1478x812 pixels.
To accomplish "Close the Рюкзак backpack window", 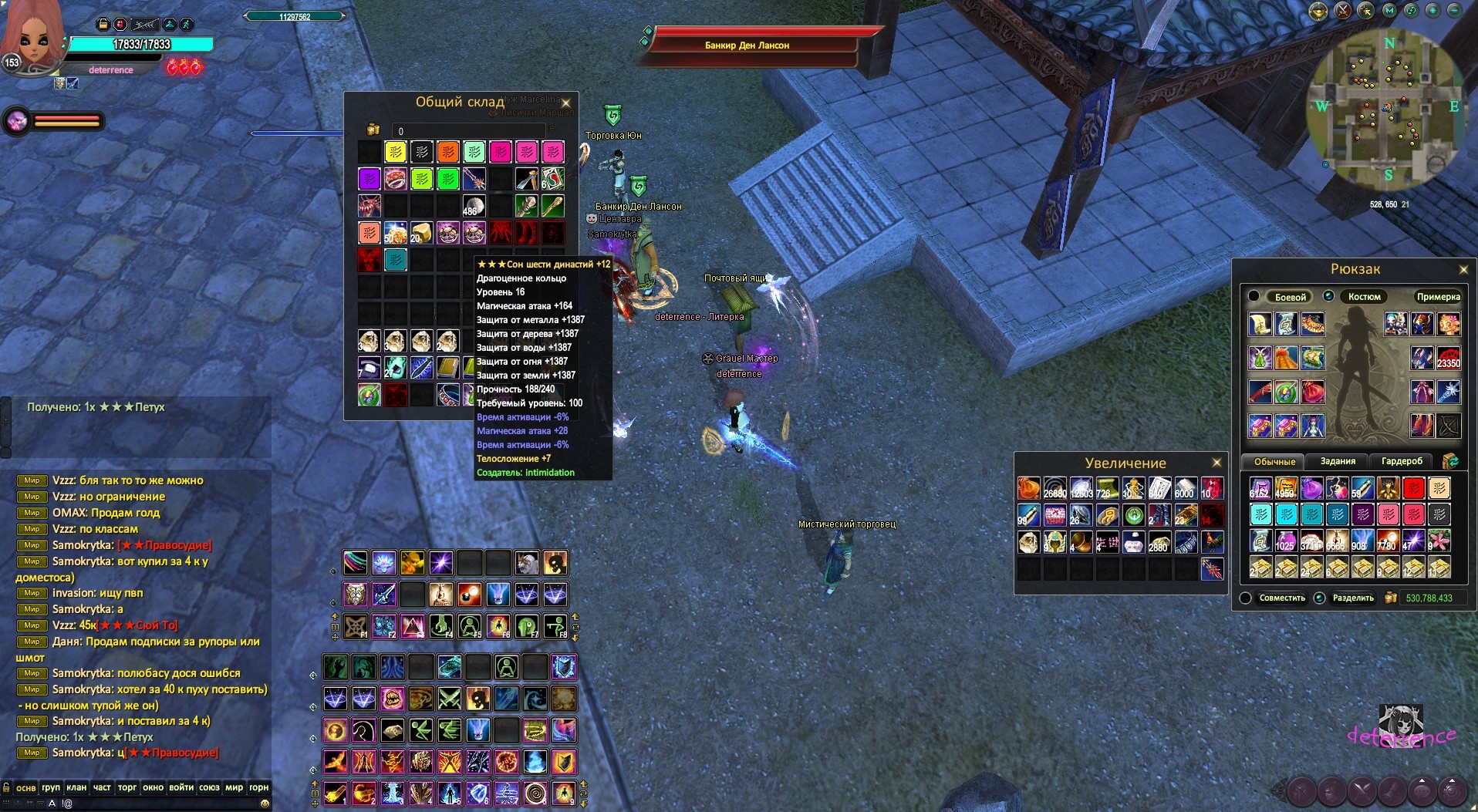I will (x=1463, y=269).
